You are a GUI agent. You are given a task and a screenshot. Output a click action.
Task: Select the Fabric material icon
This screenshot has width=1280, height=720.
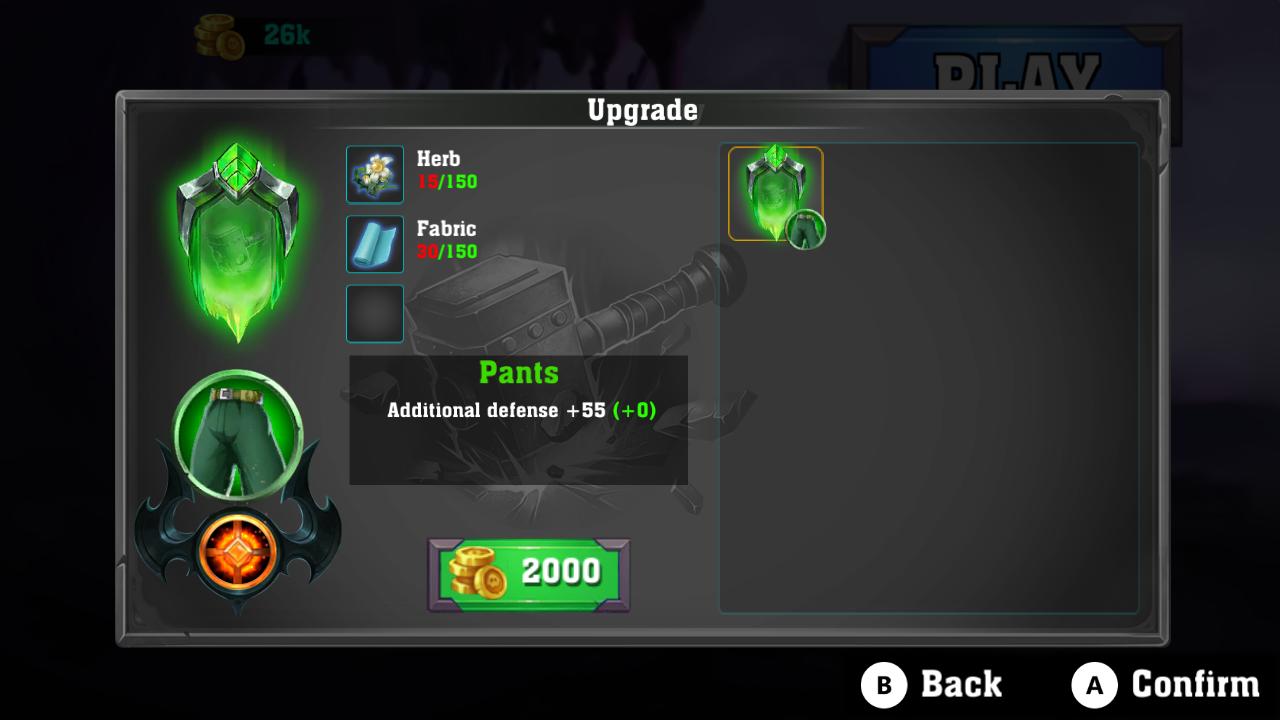374,243
